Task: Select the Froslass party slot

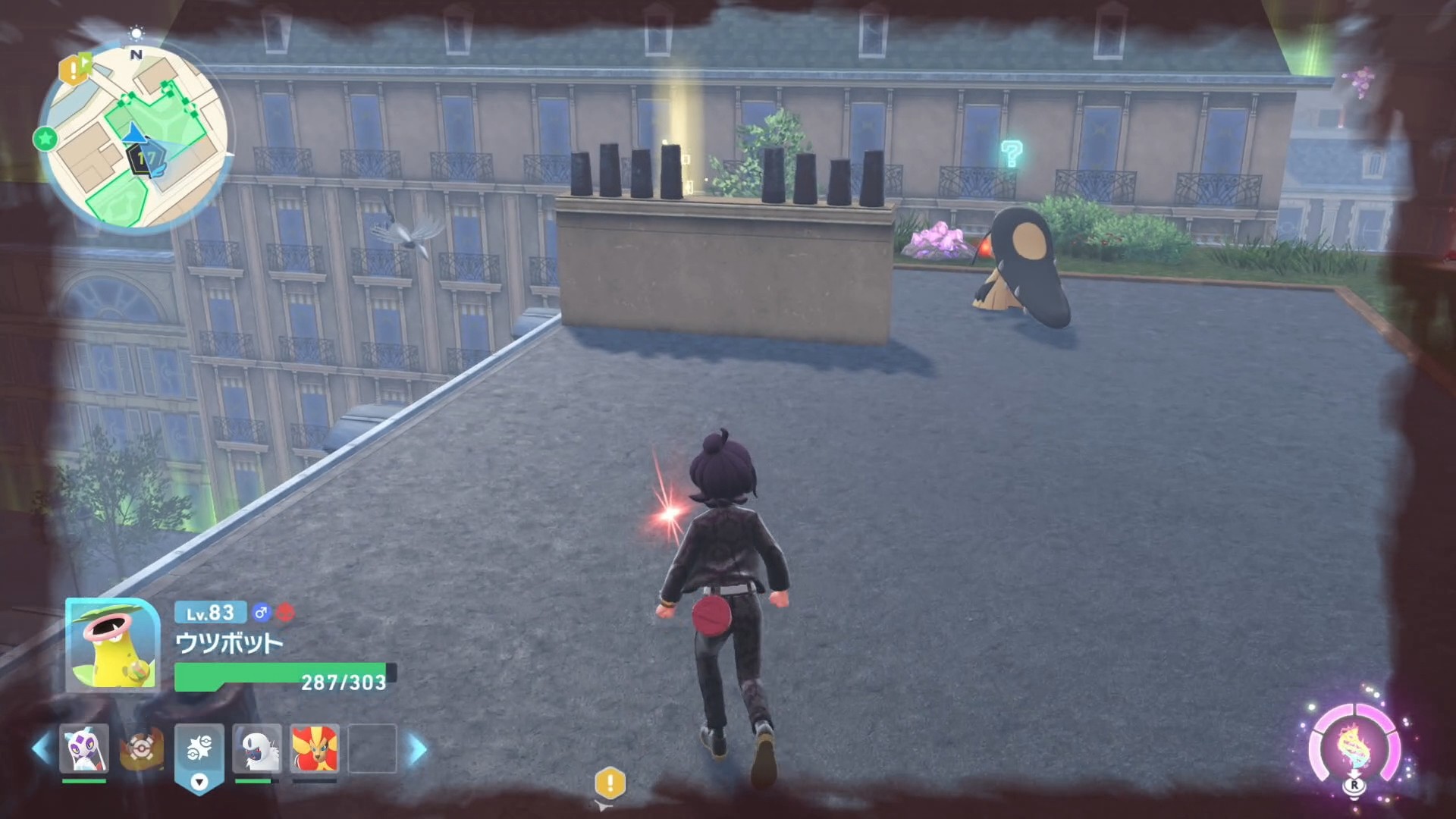Action: [84, 748]
